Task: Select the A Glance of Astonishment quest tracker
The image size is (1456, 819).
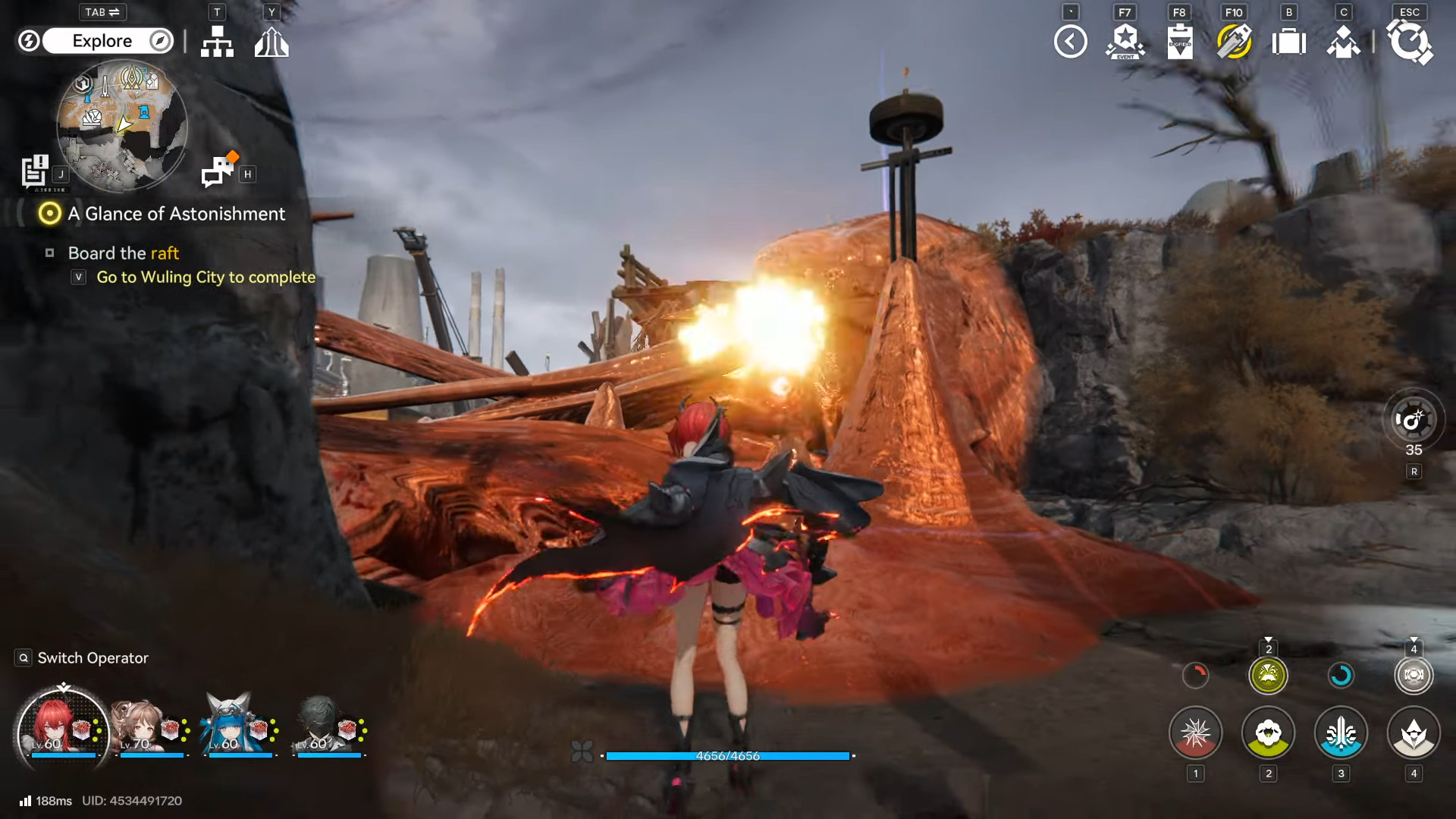Action: pos(176,214)
